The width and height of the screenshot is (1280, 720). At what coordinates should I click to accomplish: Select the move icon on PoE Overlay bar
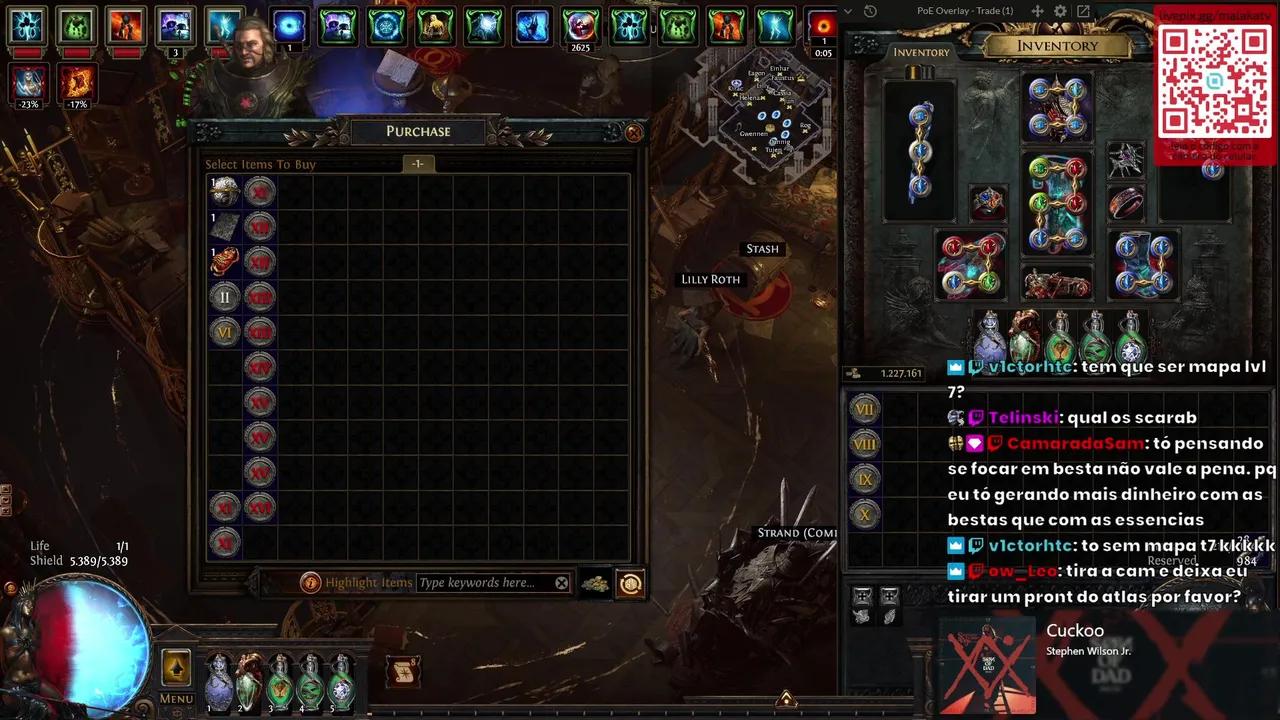(x=1038, y=11)
